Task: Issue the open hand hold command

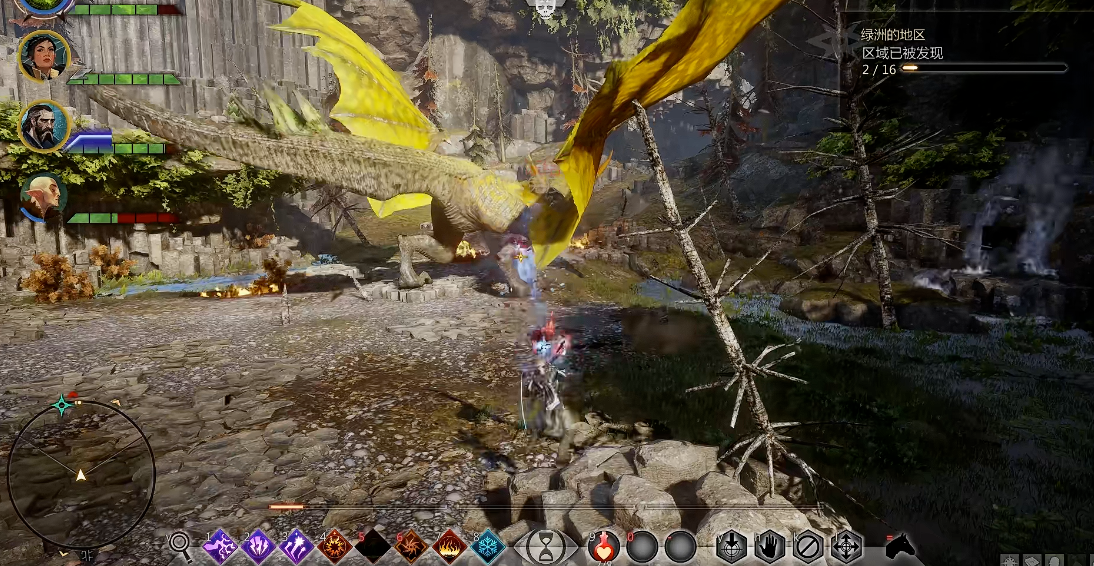Action: click(x=770, y=547)
